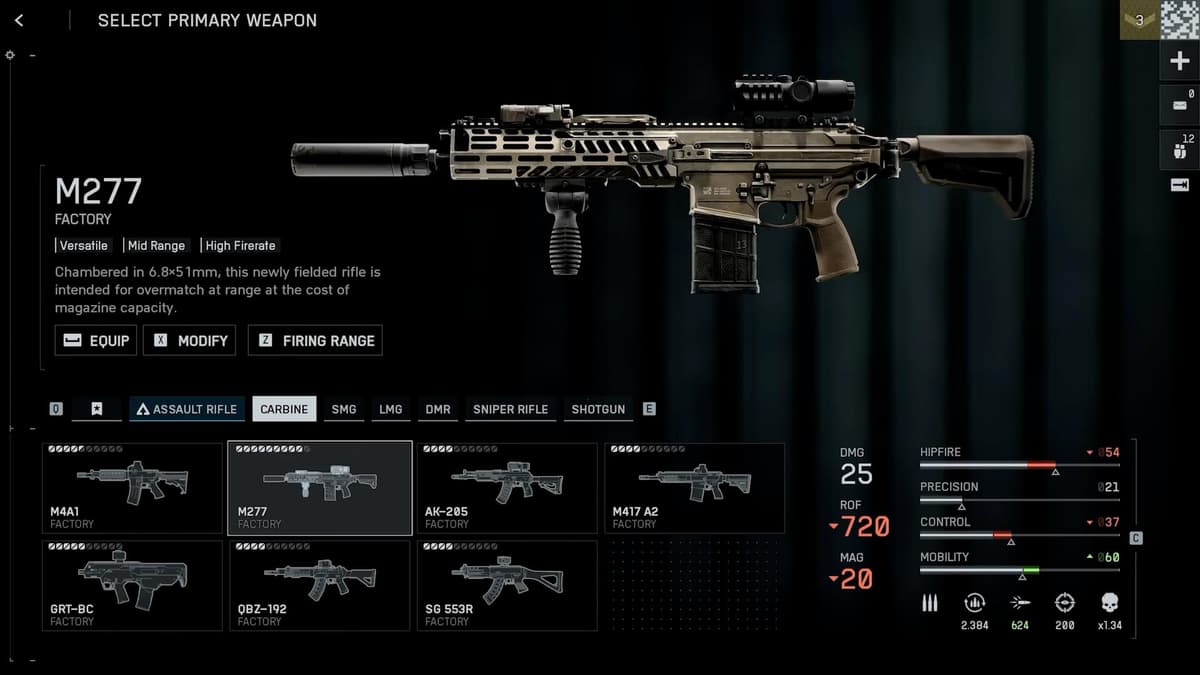This screenshot has width=1200, height=675.
Task: Open the LMG weapon category
Action: [x=391, y=409]
